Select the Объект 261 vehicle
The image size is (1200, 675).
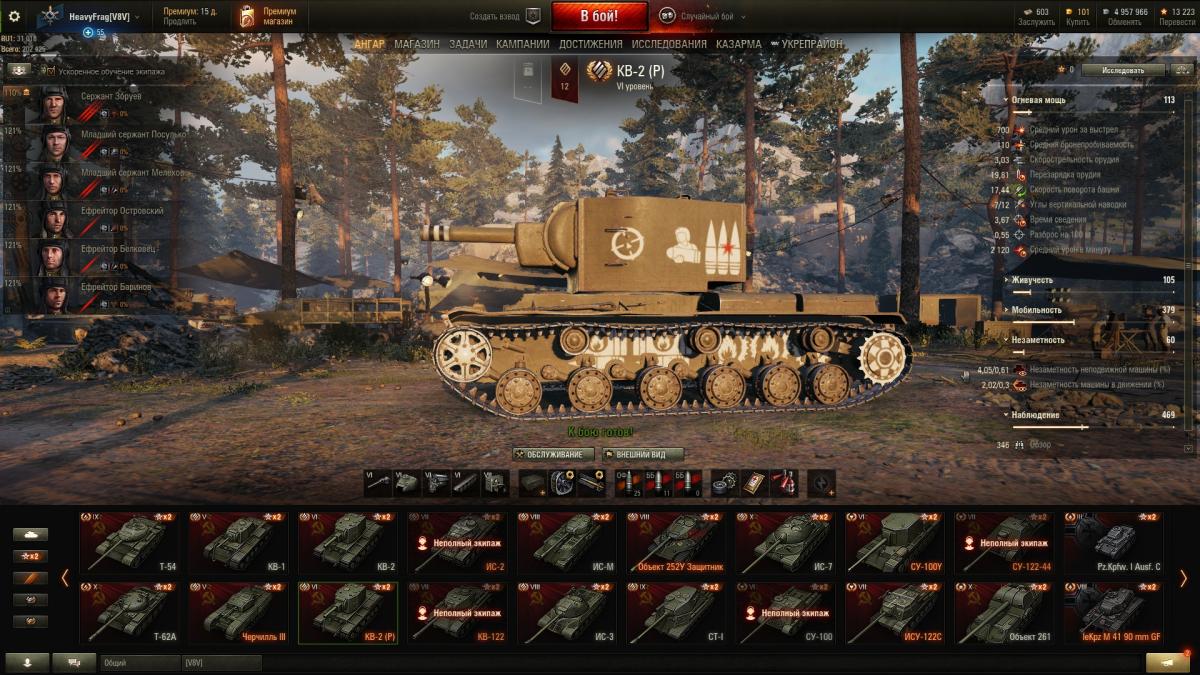[1003, 613]
